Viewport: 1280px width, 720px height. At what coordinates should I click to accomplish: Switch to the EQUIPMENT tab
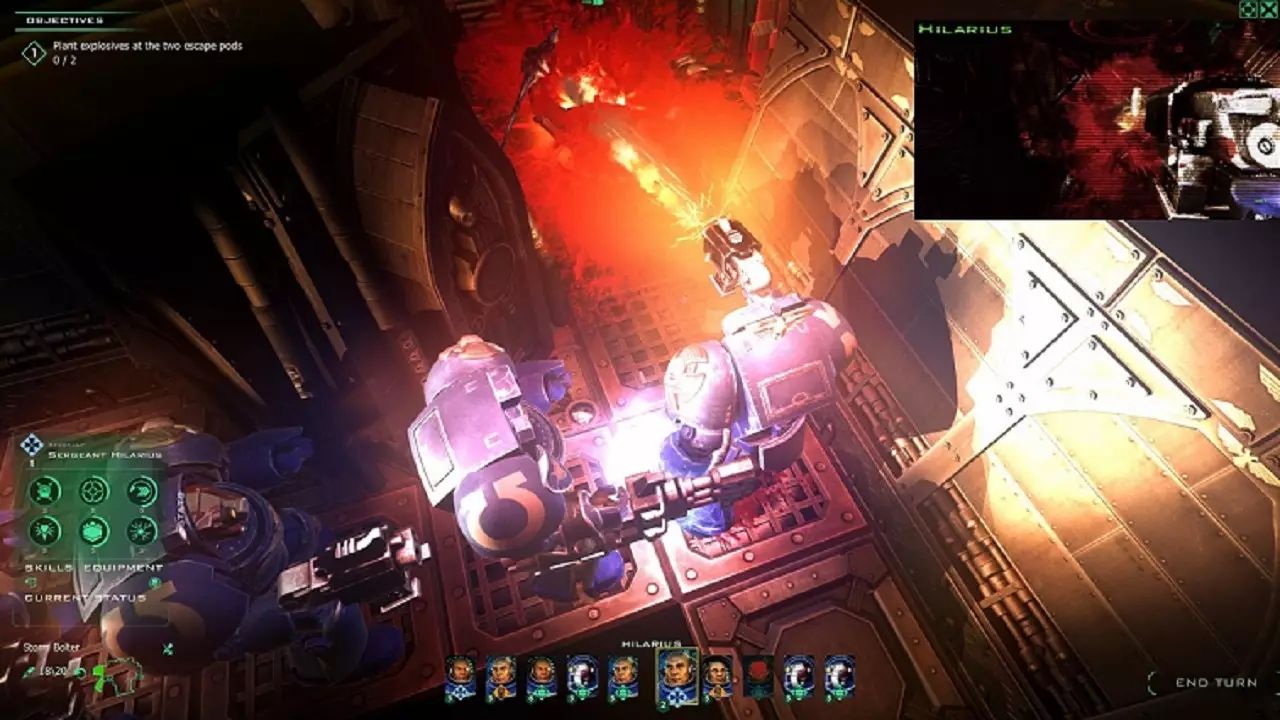[x=121, y=567]
